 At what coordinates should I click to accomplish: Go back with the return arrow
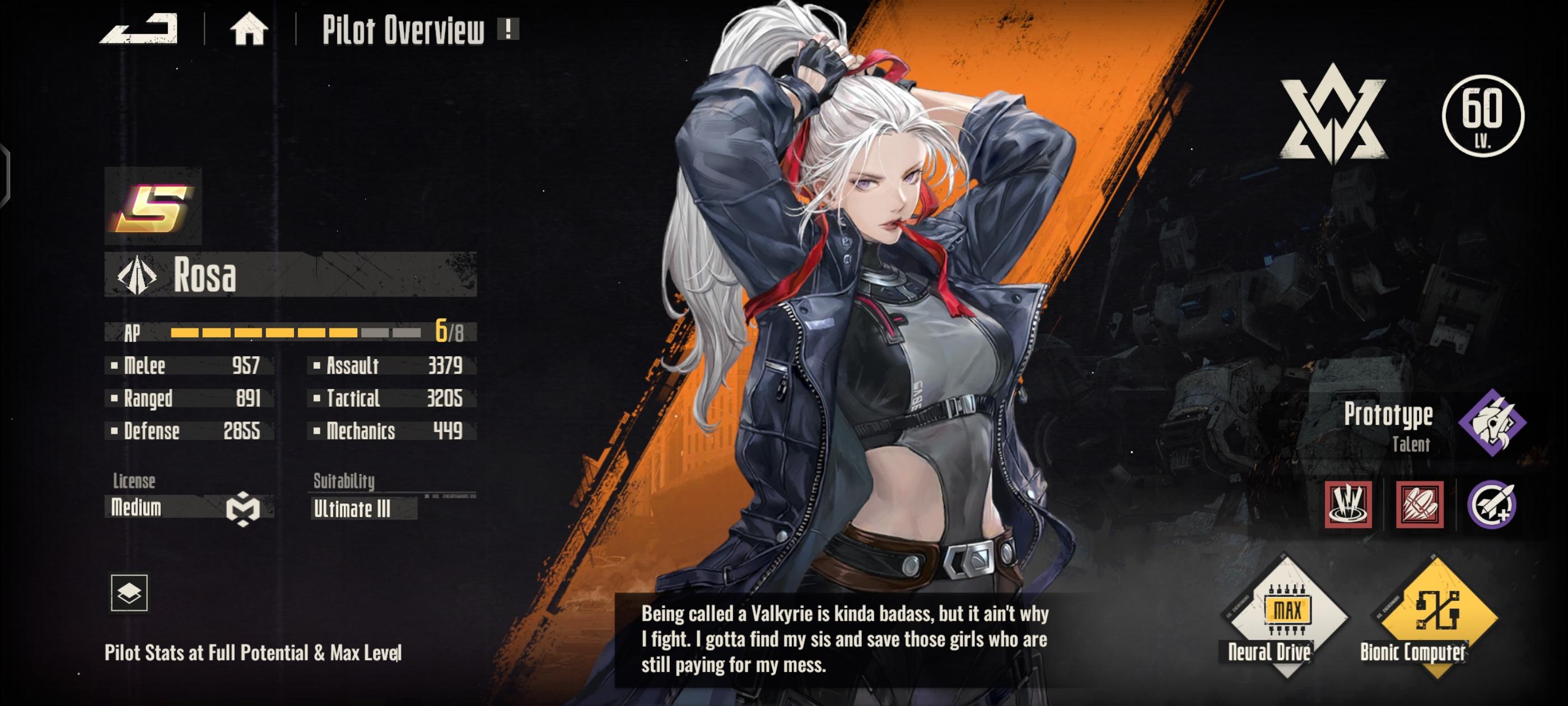pyautogui.click(x=139, y=29)
